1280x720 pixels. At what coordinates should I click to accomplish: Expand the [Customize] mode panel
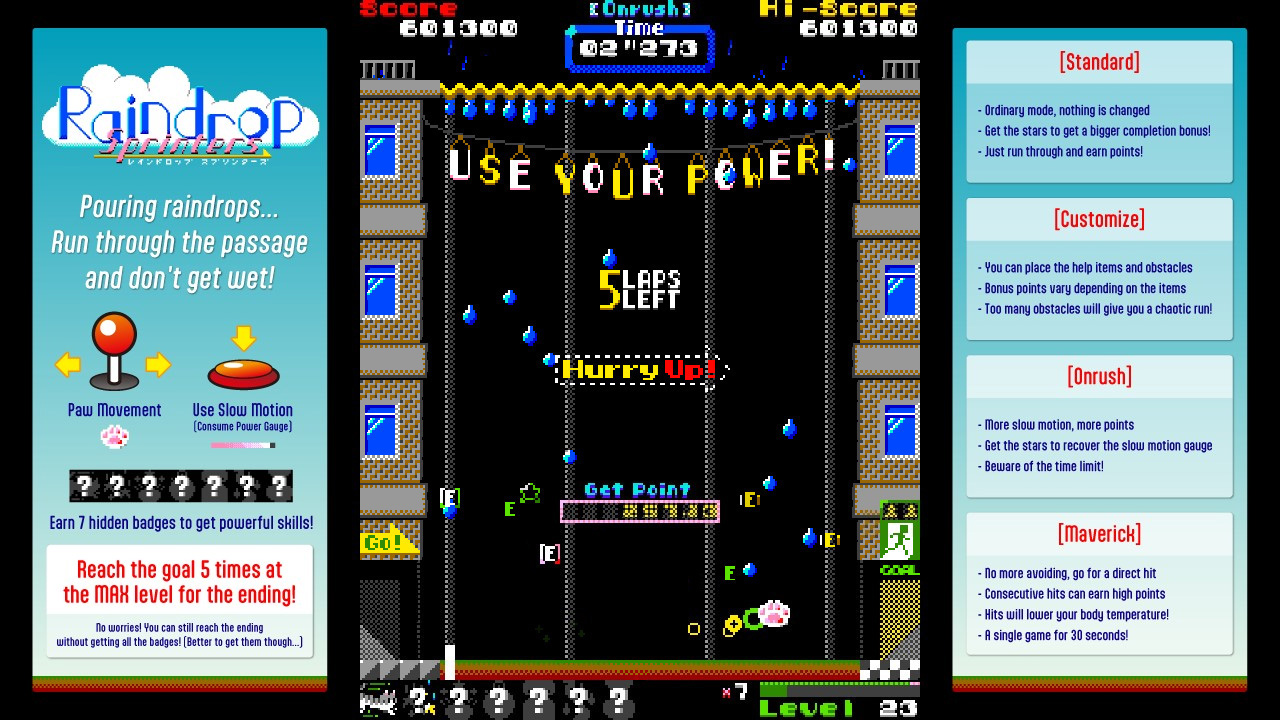(1099, 219)
